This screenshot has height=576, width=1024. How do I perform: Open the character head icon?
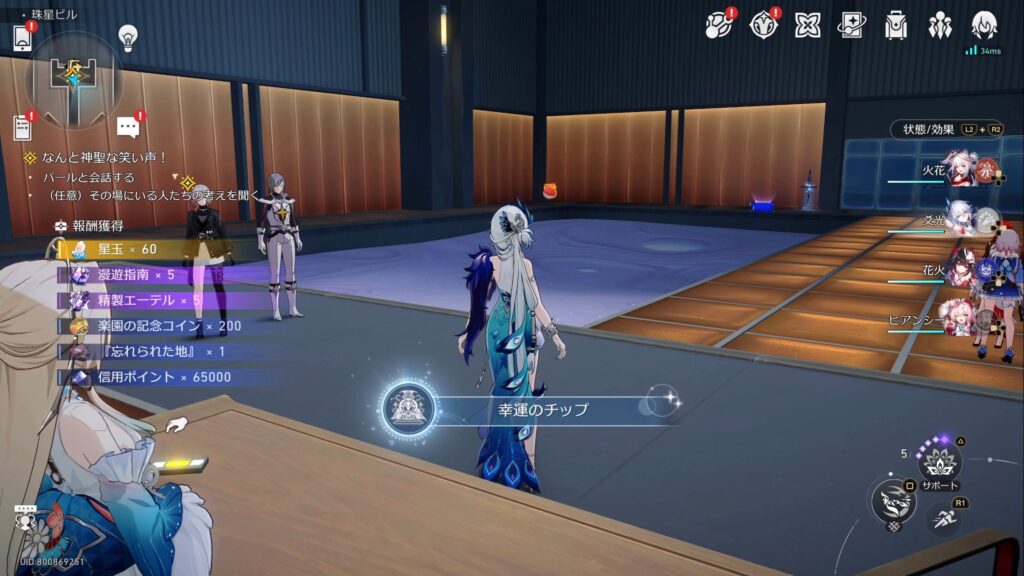(984, 25)
